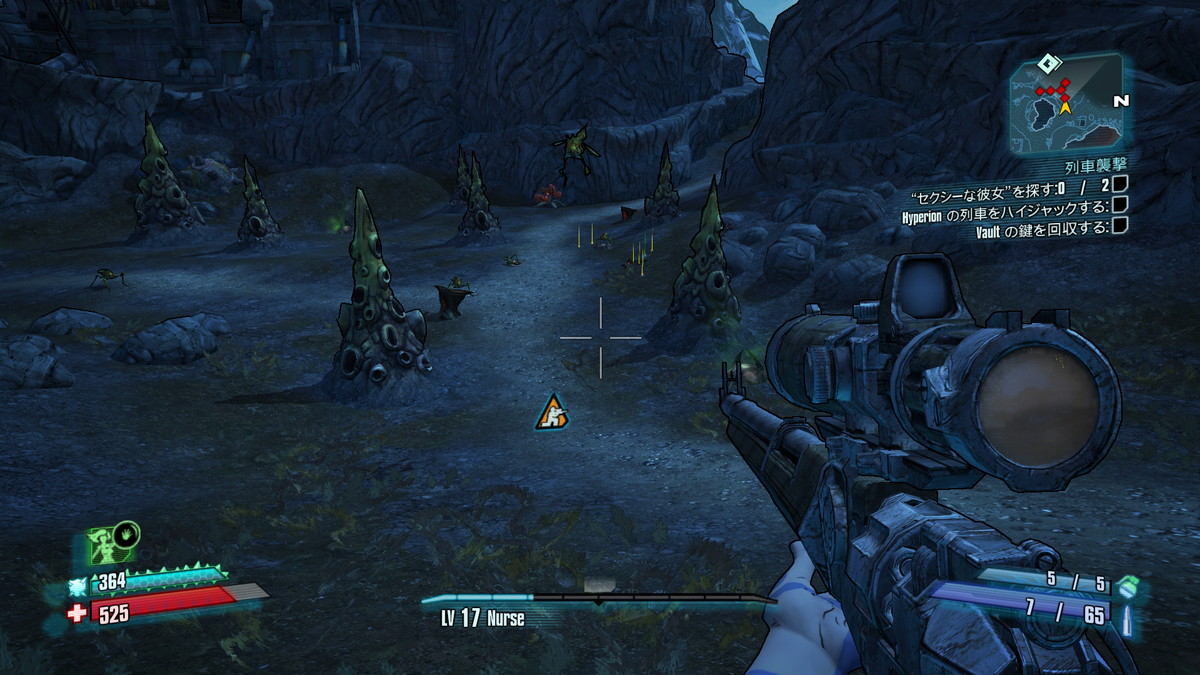Open the minimap in the corner

(1065, 100)
